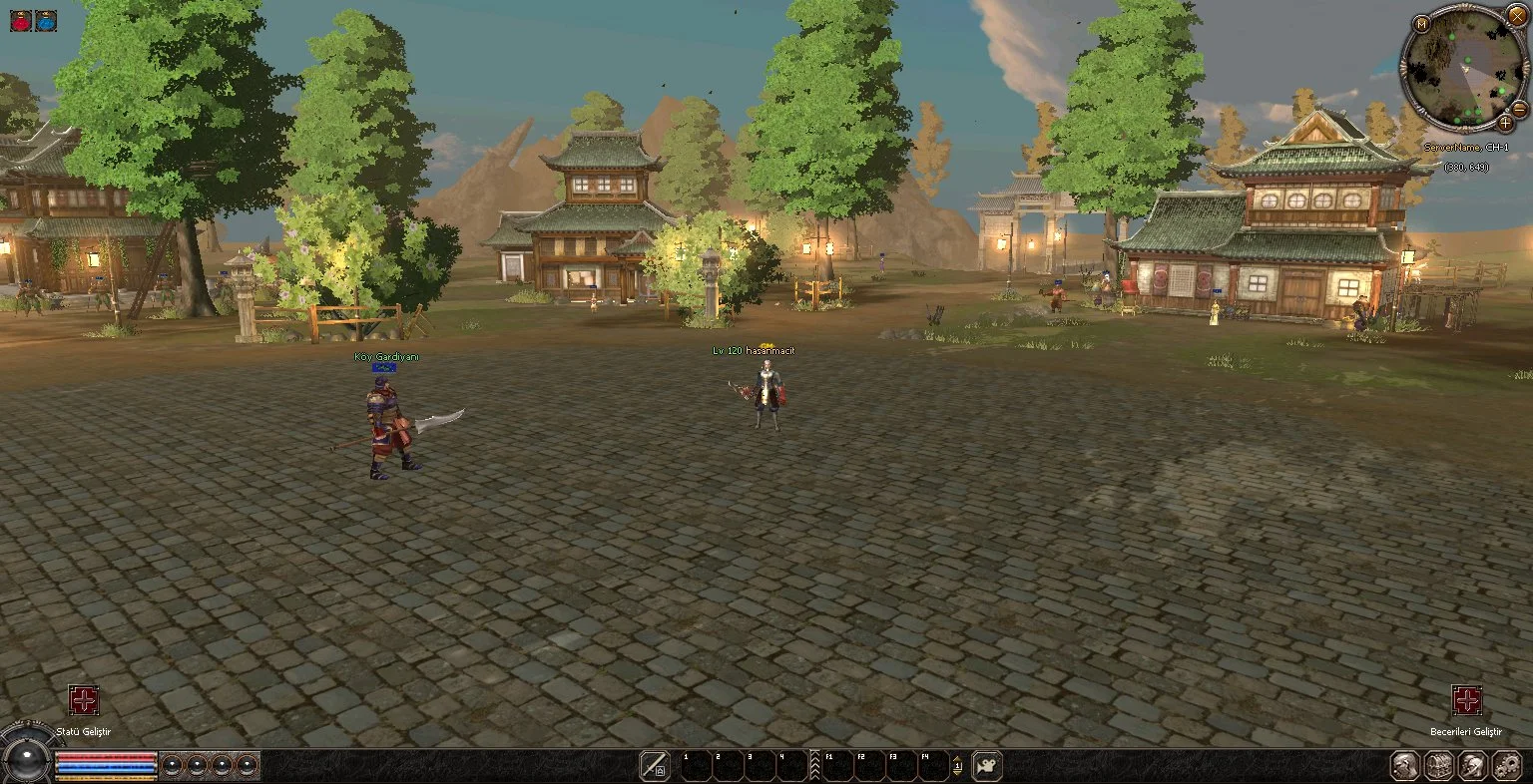Open the world map via the M button
Viewport: 1533px width, 784px height.
(x=1420, y=24)
